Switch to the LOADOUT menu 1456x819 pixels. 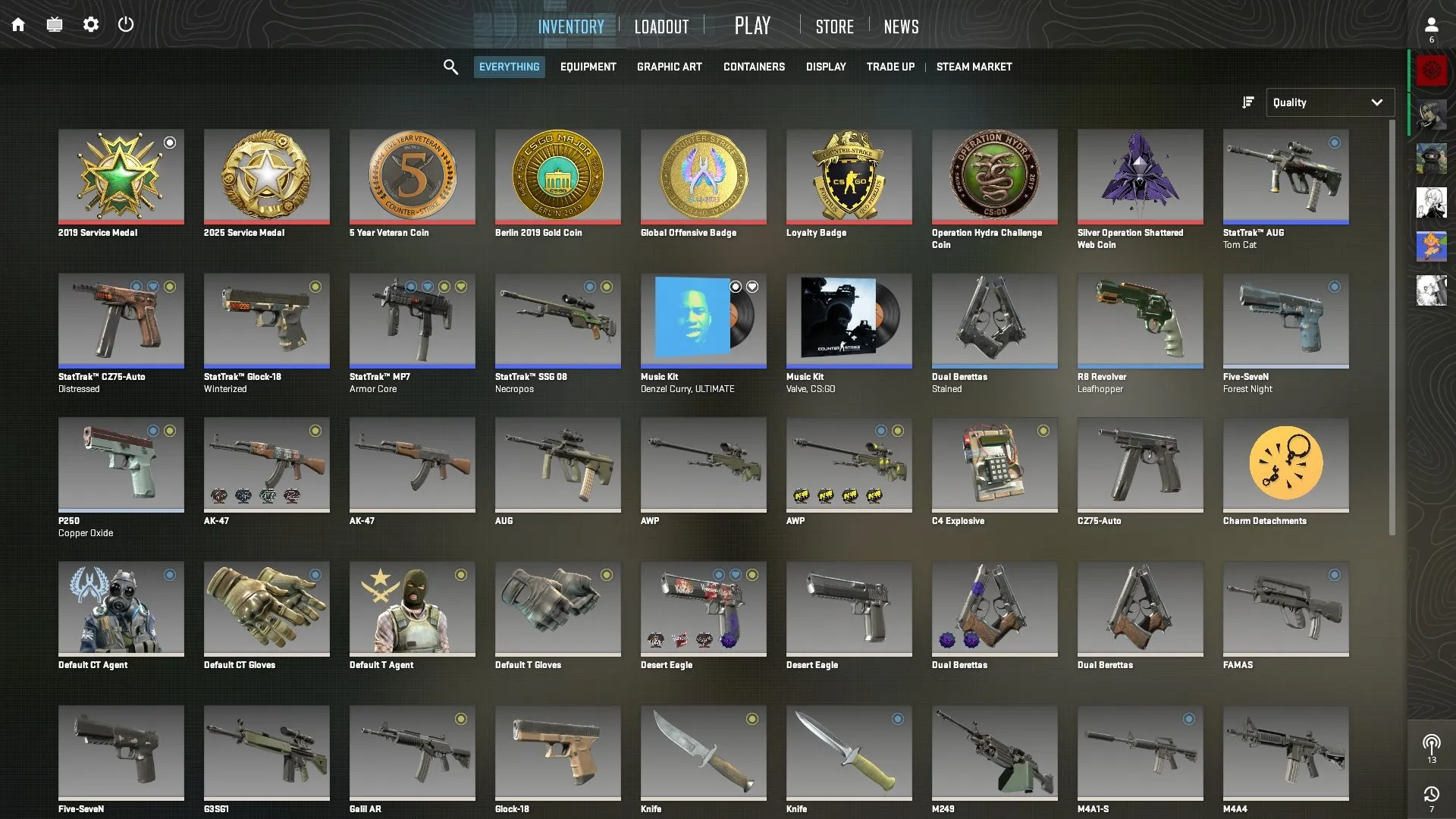[661, 25]
